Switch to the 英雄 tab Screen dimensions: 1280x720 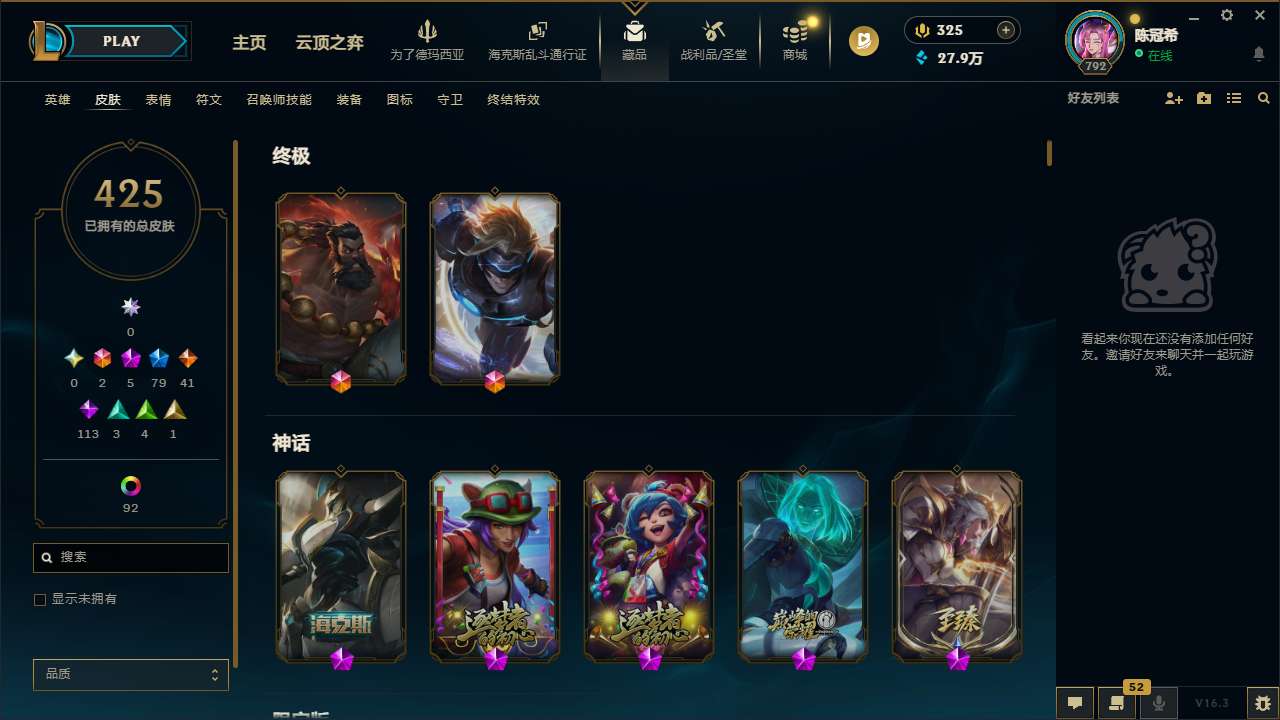[x=57, y=100]
